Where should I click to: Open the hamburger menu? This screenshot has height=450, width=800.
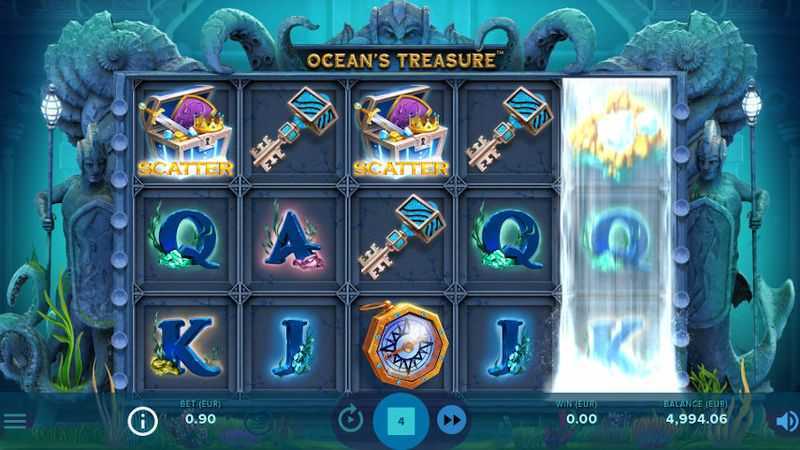point(14,421)
